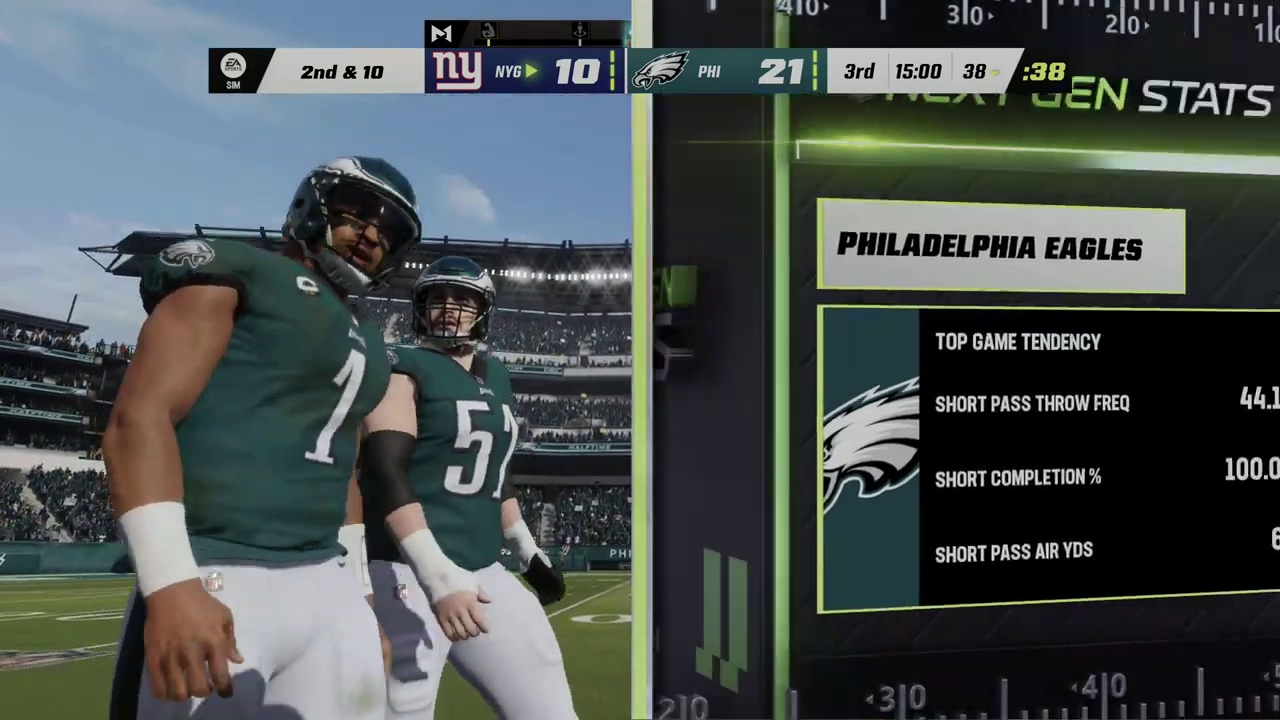This screenshot has height=720, width=1280.
Task: Click the Madden logo on the score banner
Action: (441, 32)
